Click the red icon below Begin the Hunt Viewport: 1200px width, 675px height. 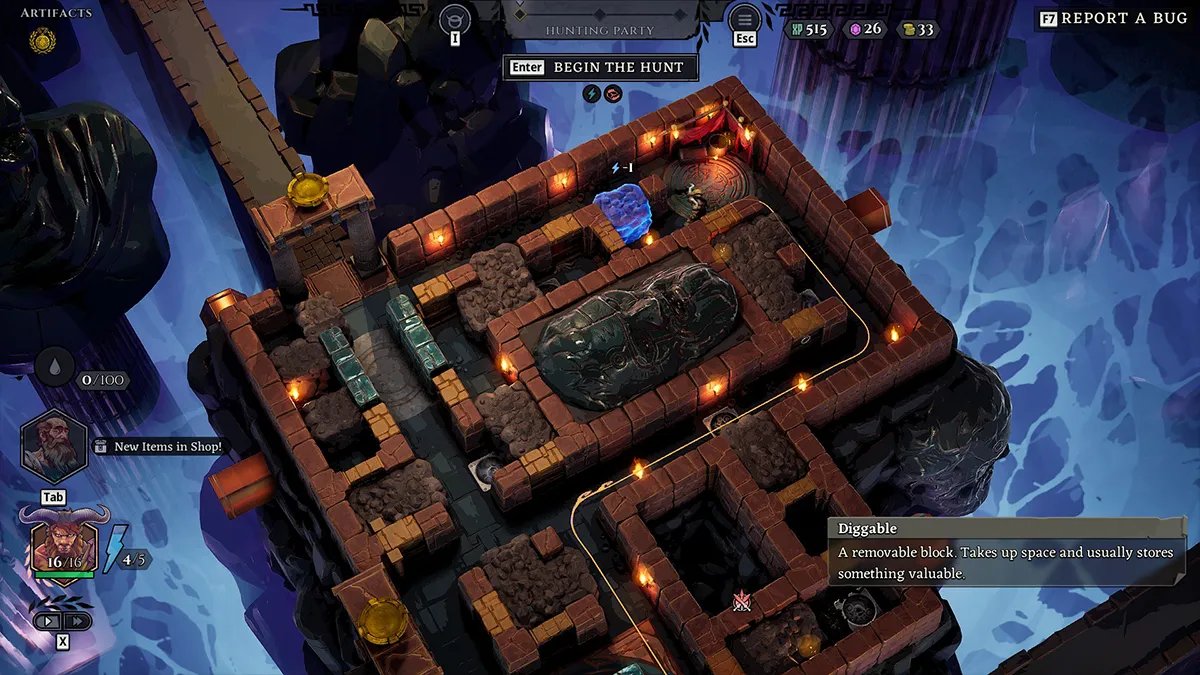pos(612,94)
